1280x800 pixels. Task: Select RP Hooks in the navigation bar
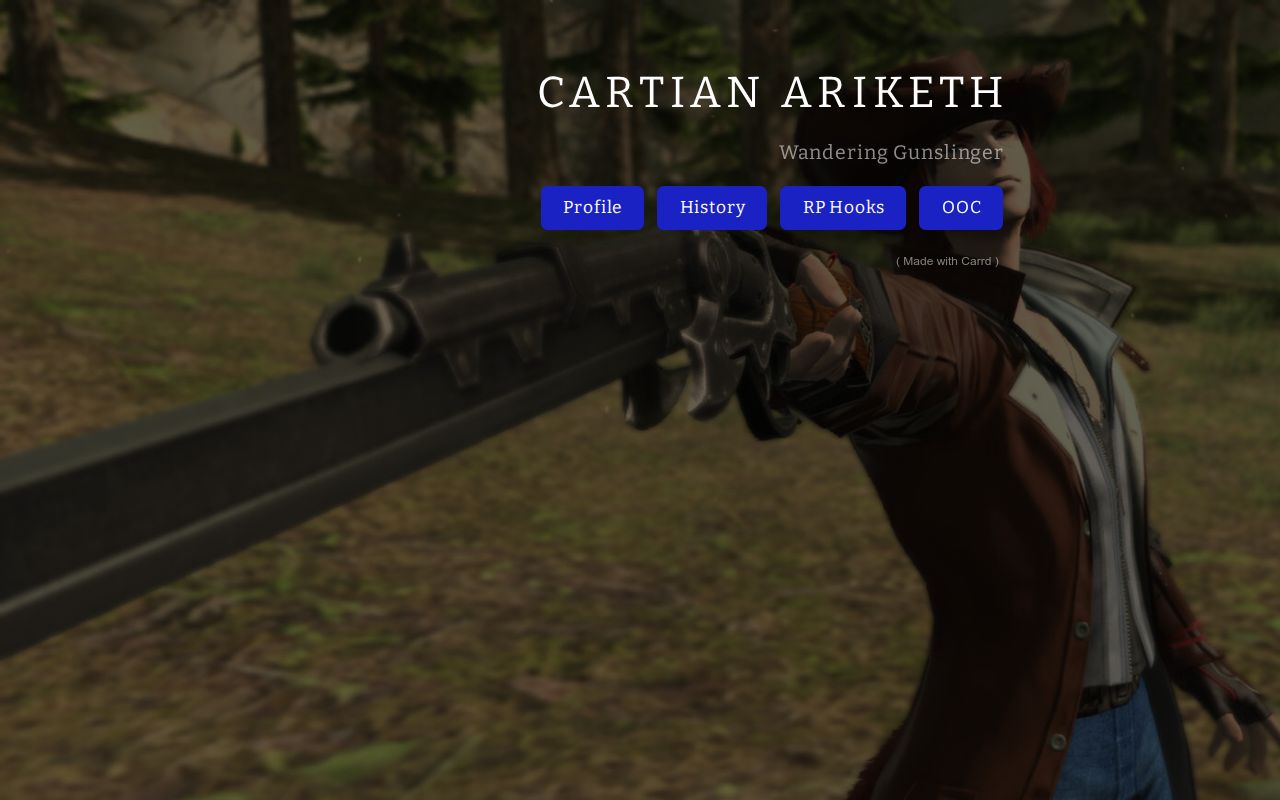pyautogui.click(x=842, y=208)
